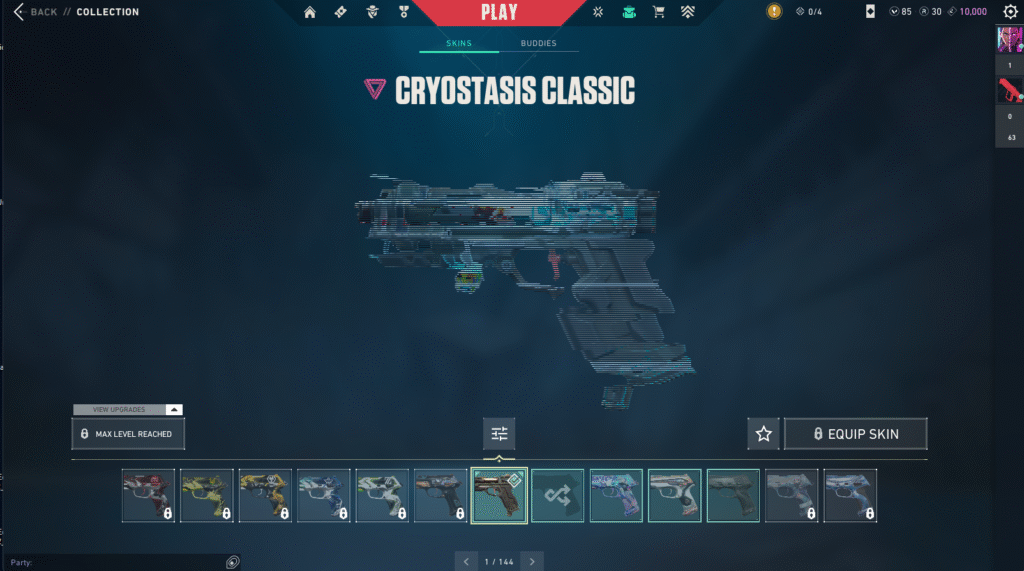Viewport: 1024px width, 571px height.
Task: Open the store via shopping cart icon
Action: pos(658,12)
